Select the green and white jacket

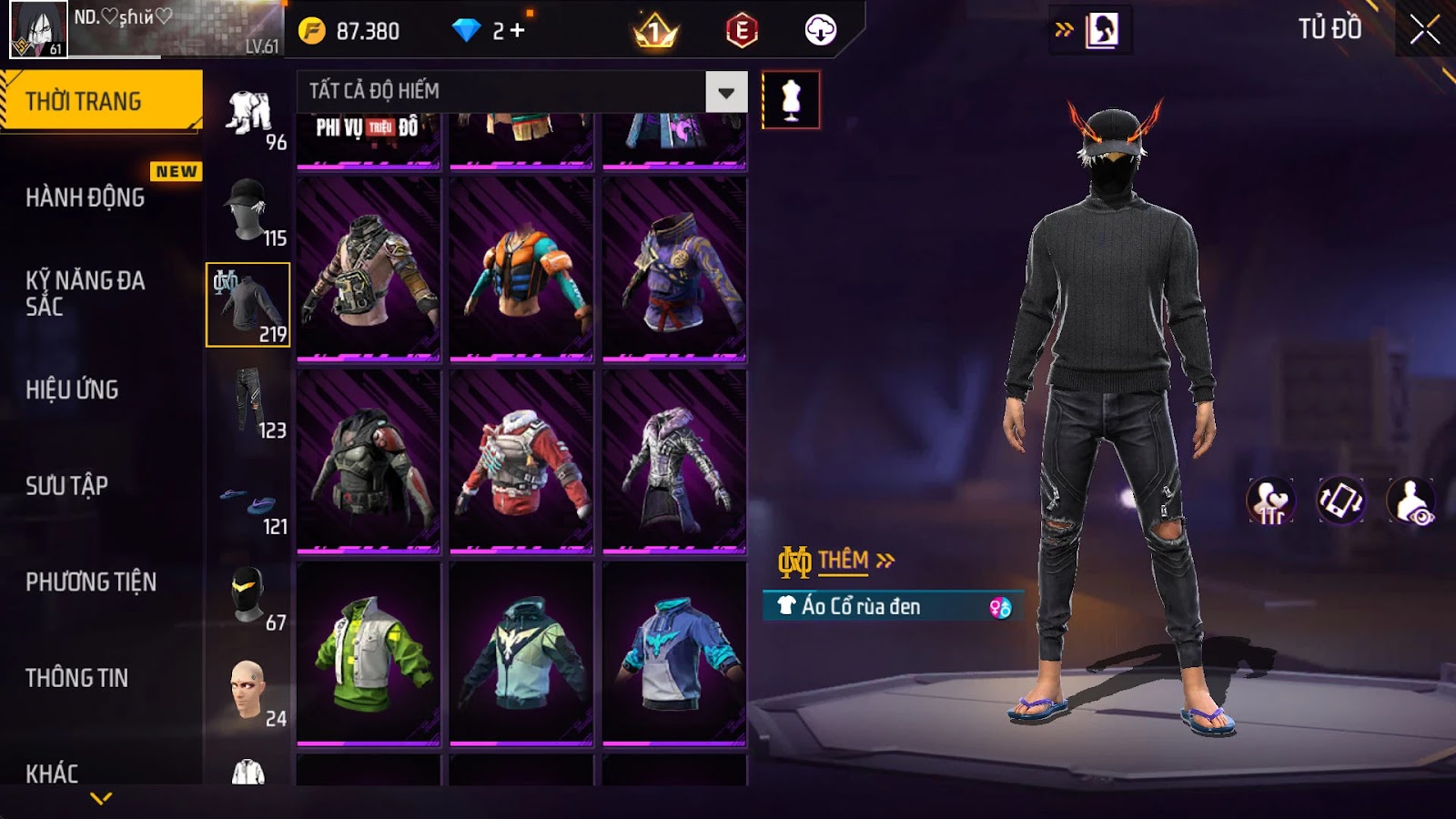[369, 653]
